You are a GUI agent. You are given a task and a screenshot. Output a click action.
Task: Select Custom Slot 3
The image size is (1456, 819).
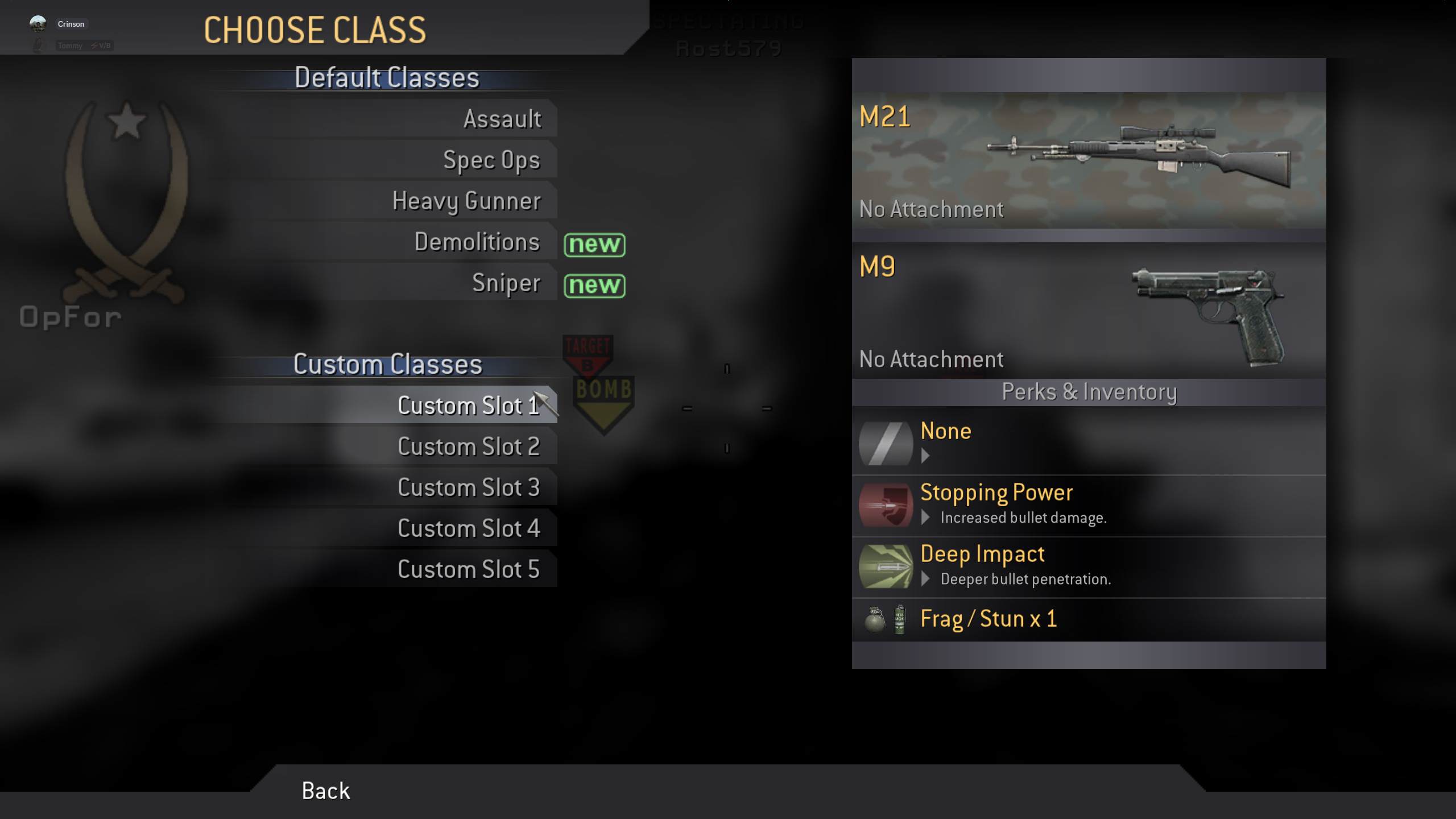point(469,487)
